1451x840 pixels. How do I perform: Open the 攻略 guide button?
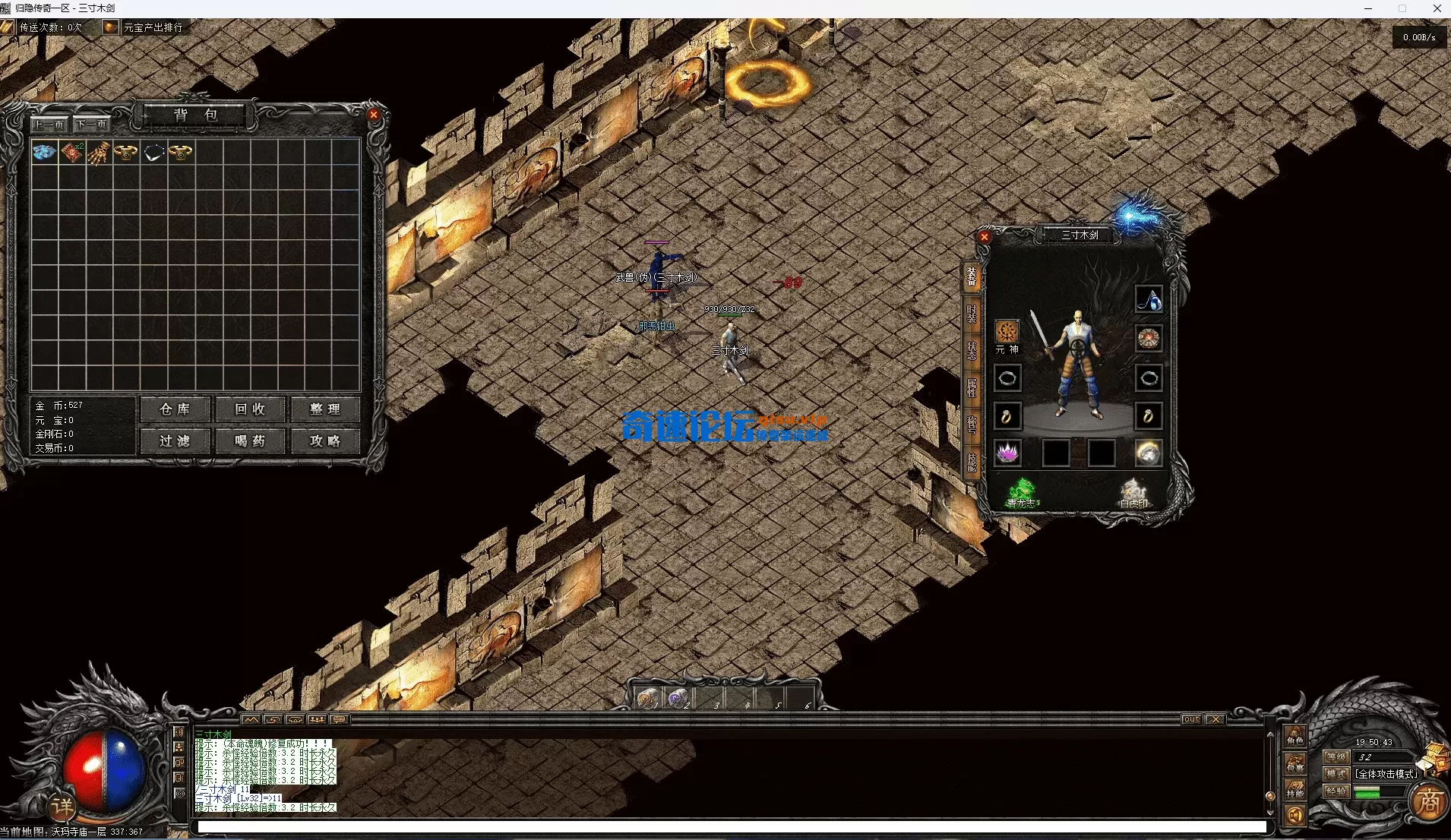325,441
